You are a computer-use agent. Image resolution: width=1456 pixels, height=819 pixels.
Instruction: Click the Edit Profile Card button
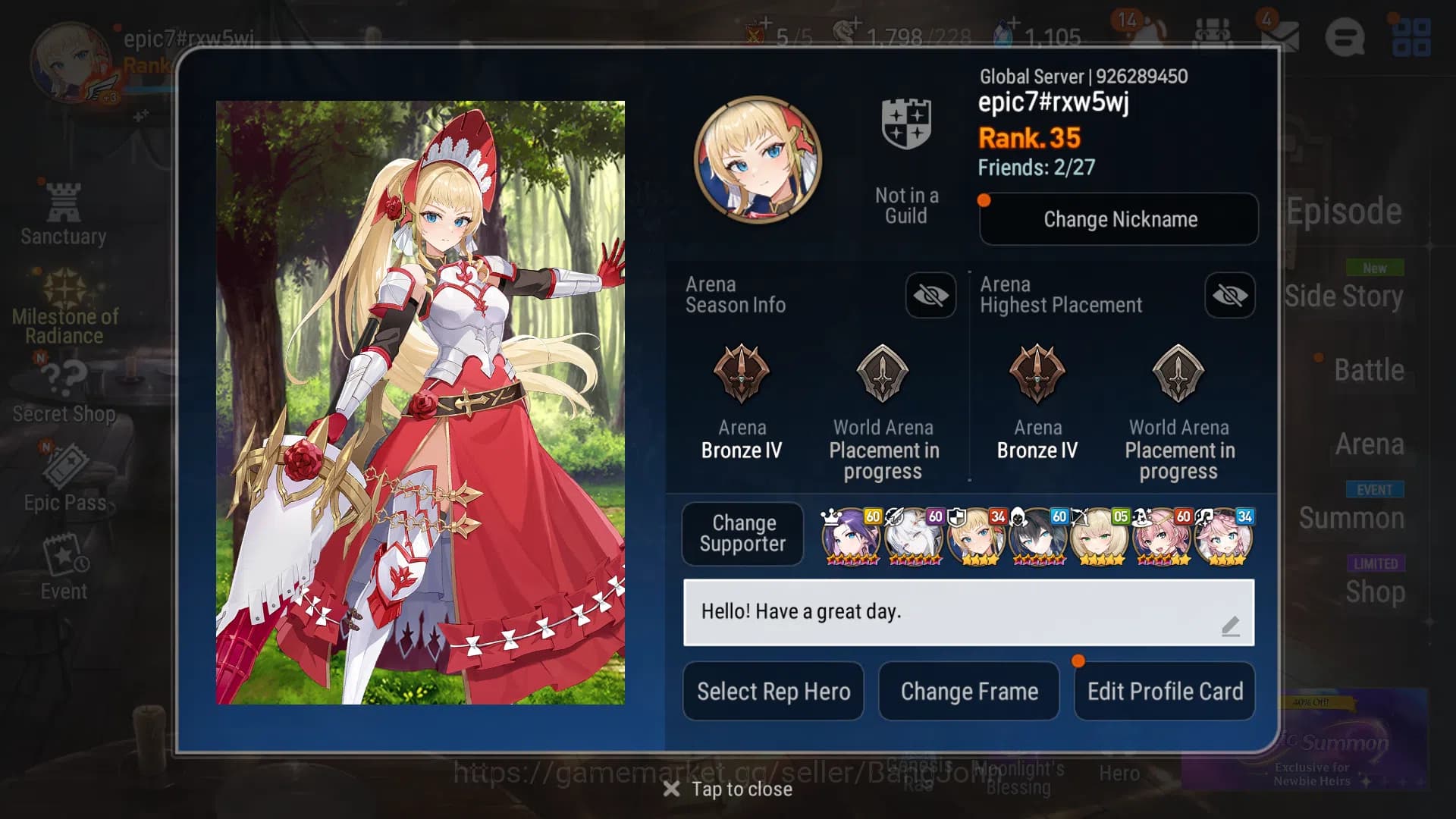1165,691
